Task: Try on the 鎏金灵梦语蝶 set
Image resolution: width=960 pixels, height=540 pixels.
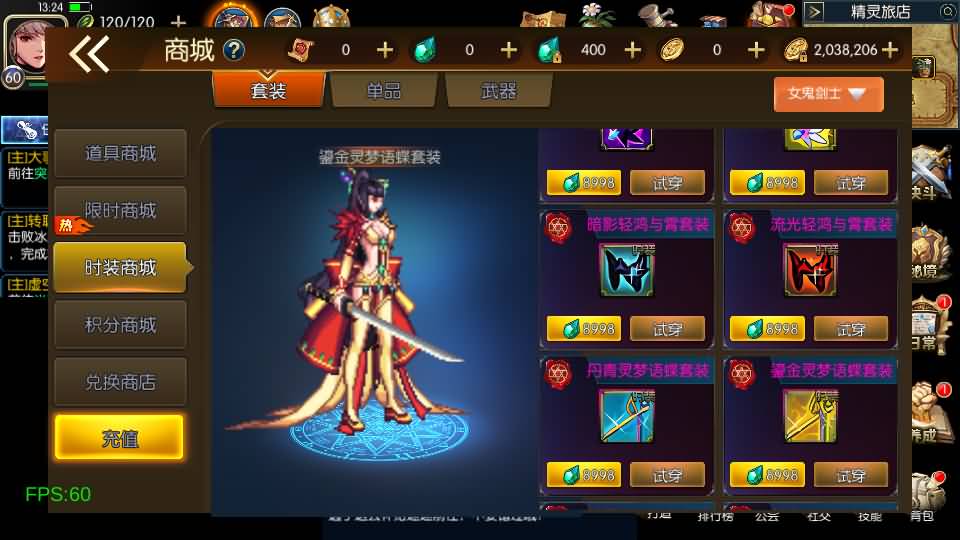Action: coord(851,475)
